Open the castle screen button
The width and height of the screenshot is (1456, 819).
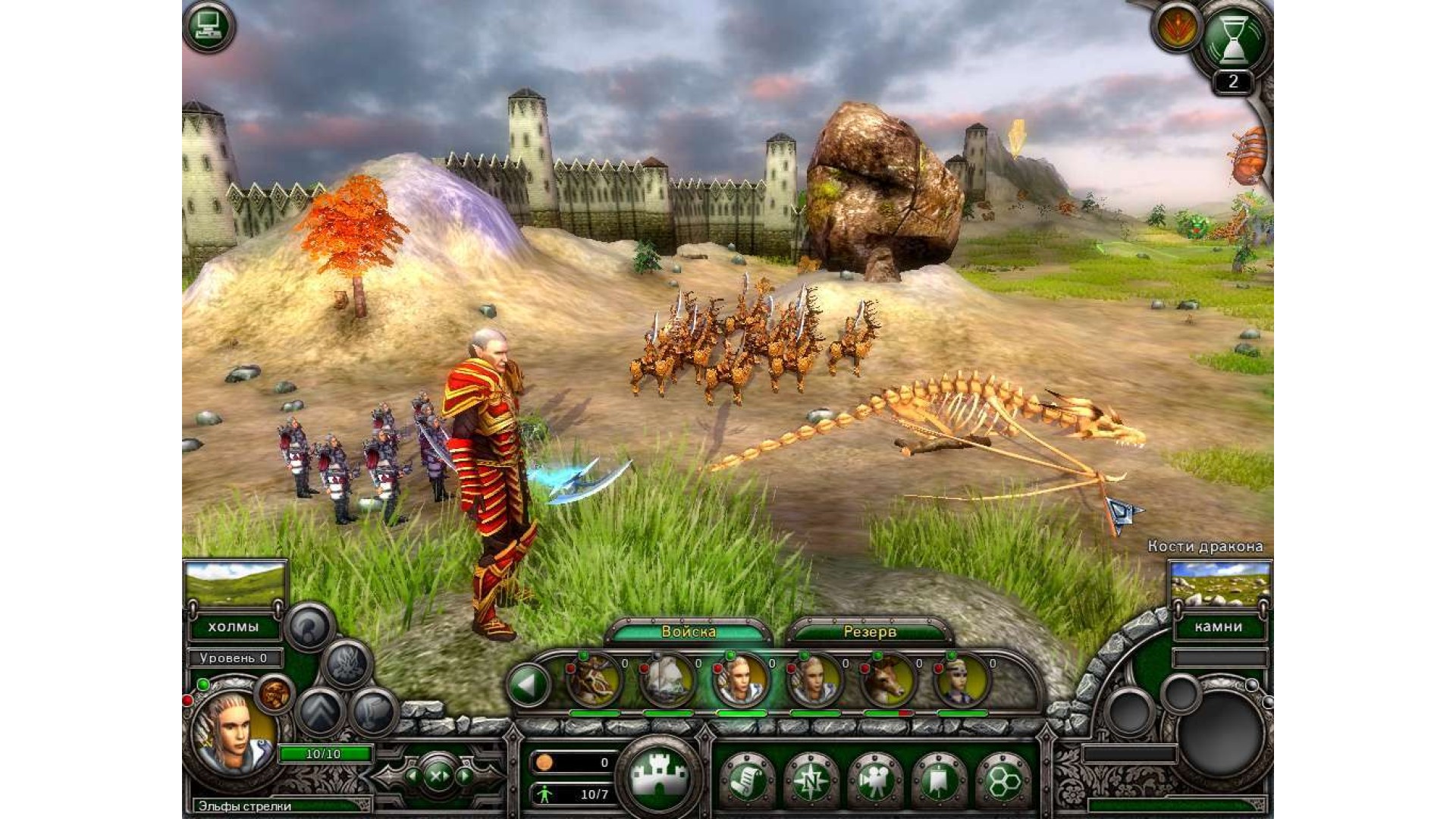pos(659,774)
